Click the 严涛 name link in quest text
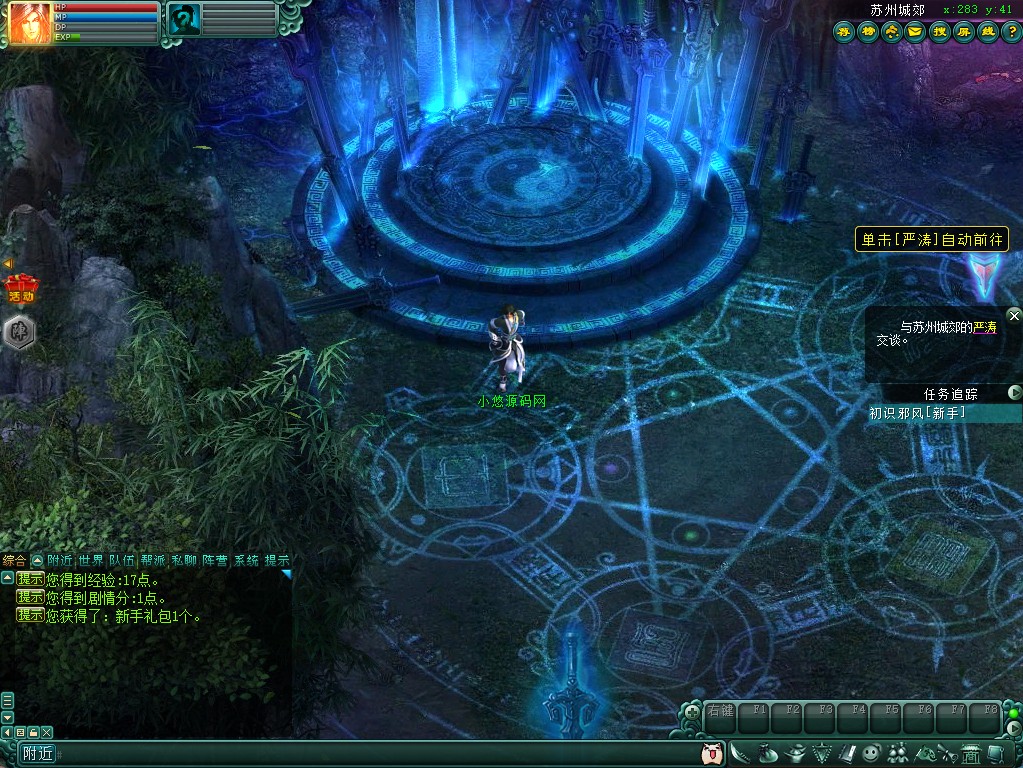 click(x=985, y=327)
